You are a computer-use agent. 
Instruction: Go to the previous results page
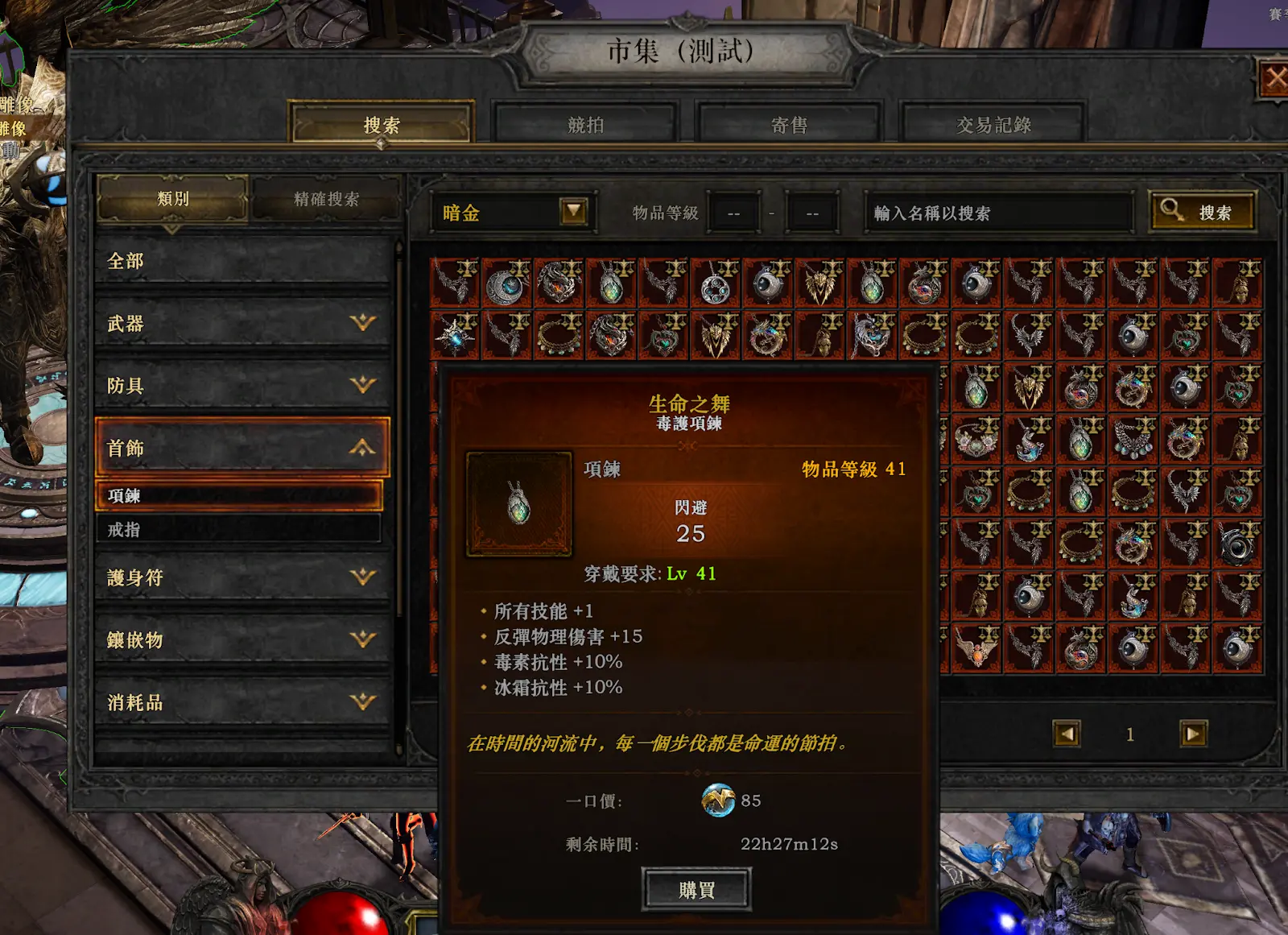tap(1067, 734)
